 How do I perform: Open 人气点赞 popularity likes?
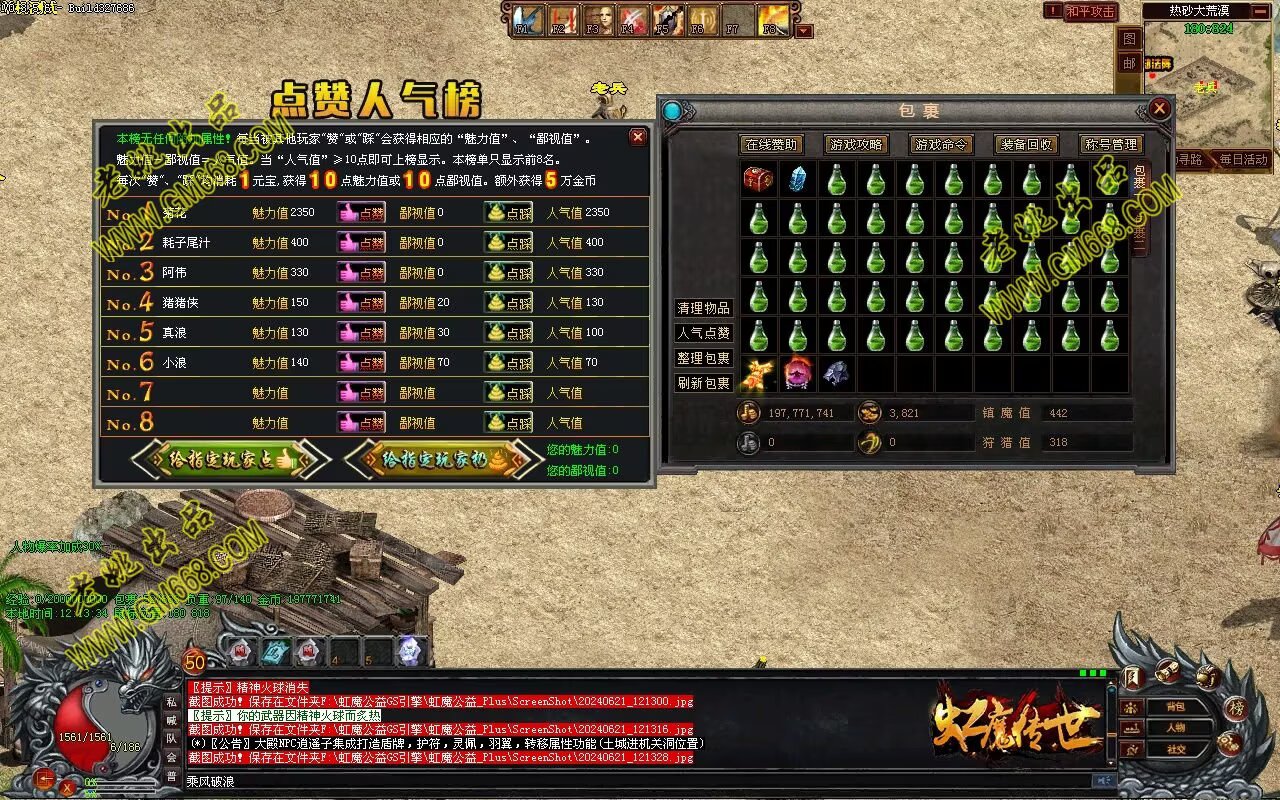(x=704, y=333)
